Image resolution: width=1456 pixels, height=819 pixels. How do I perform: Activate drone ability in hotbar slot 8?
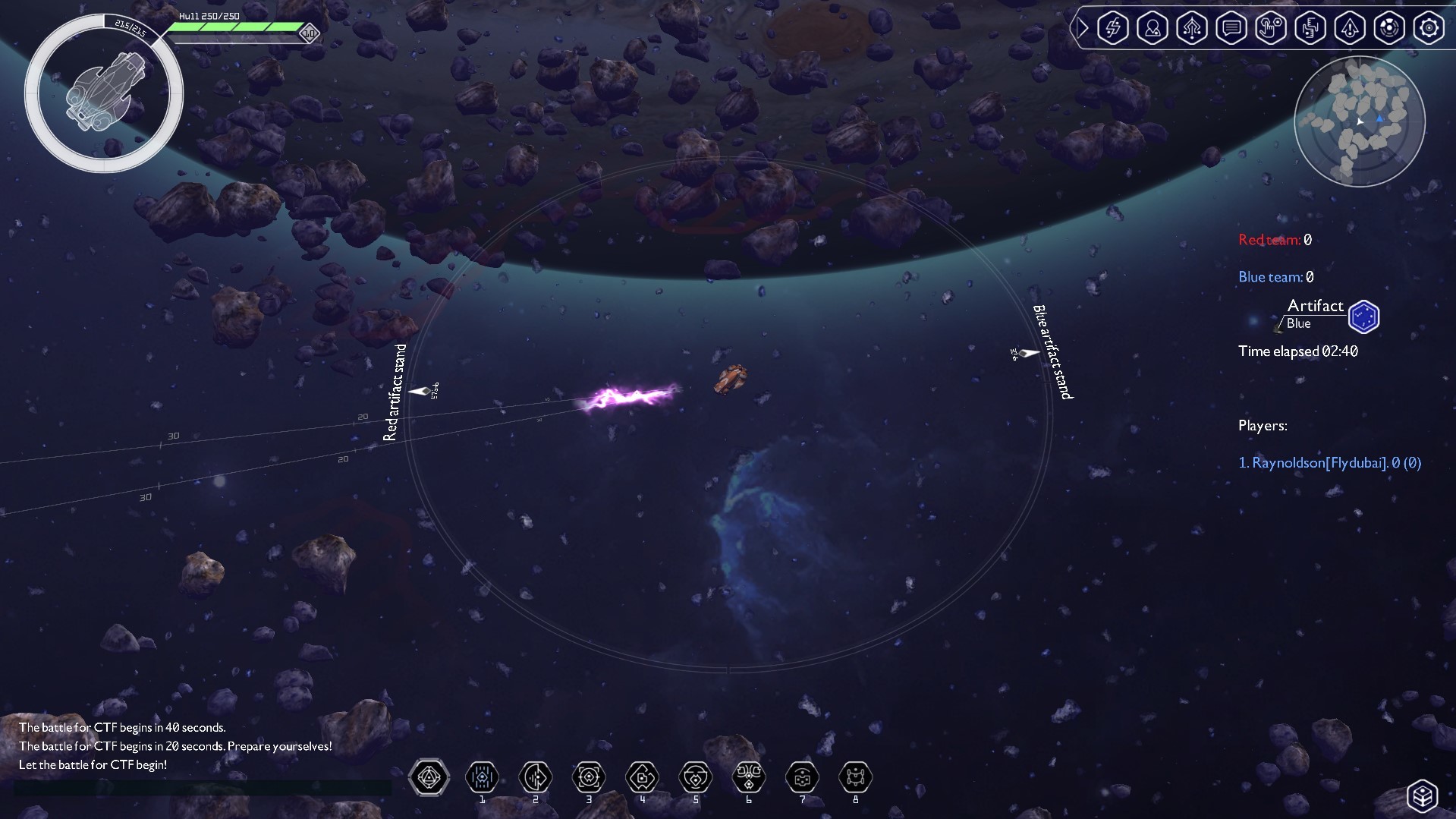[x=856, y=778]
